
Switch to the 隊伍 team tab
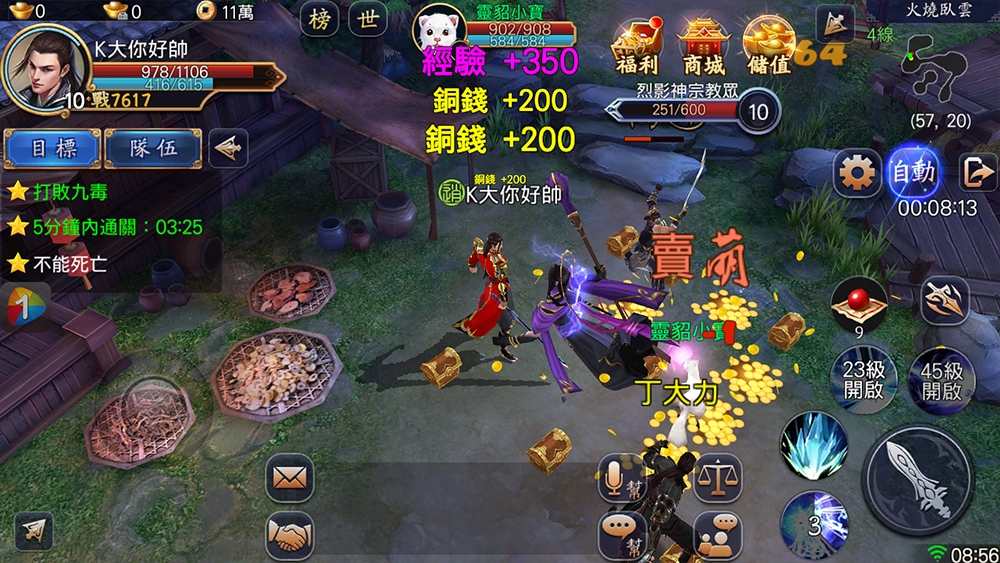153,148
